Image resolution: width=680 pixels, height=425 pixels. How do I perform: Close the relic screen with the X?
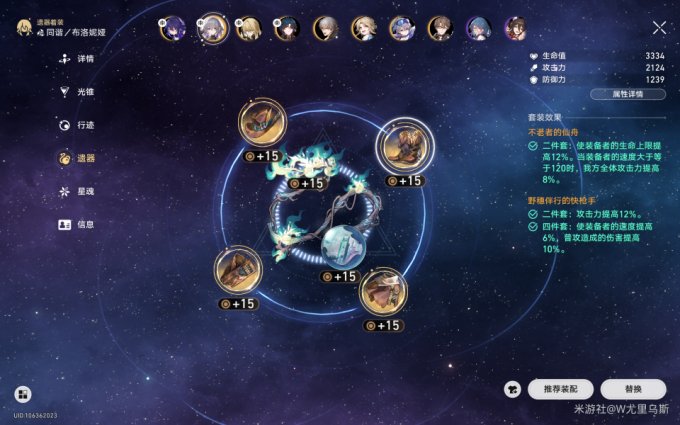[659, 28]
